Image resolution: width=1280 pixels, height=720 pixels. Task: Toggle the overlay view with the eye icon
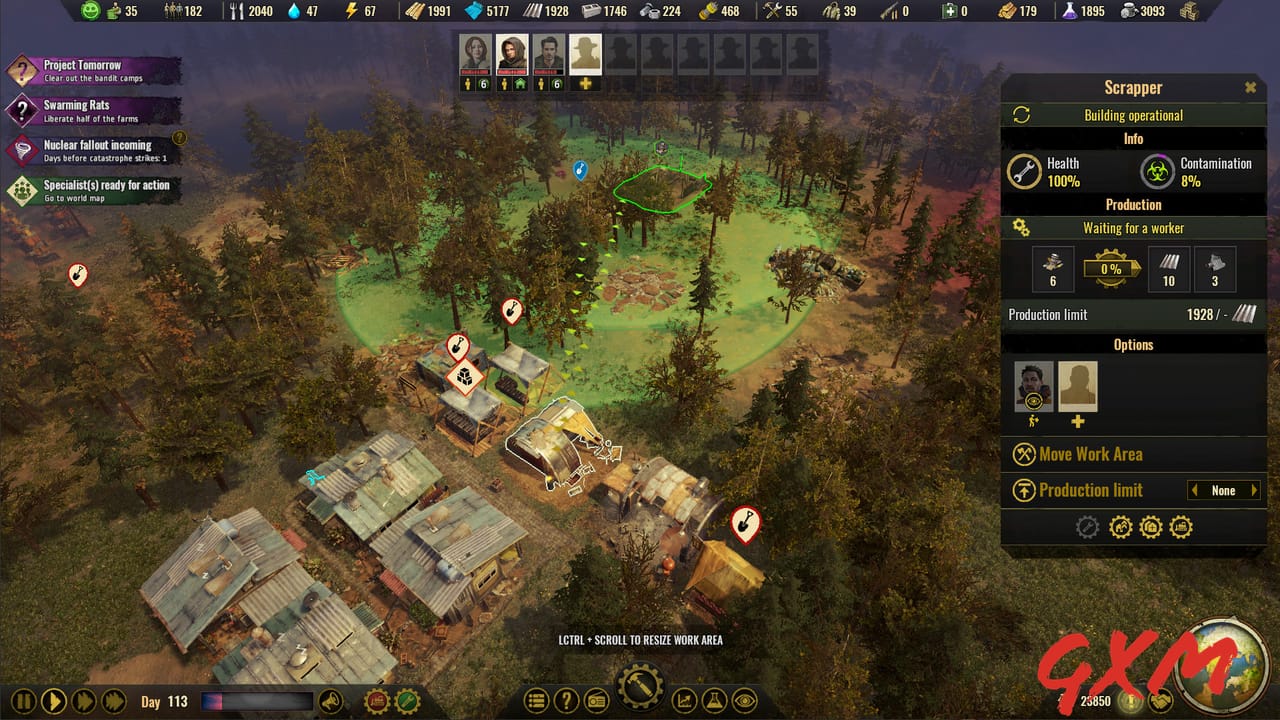click(x=745, y=701)
